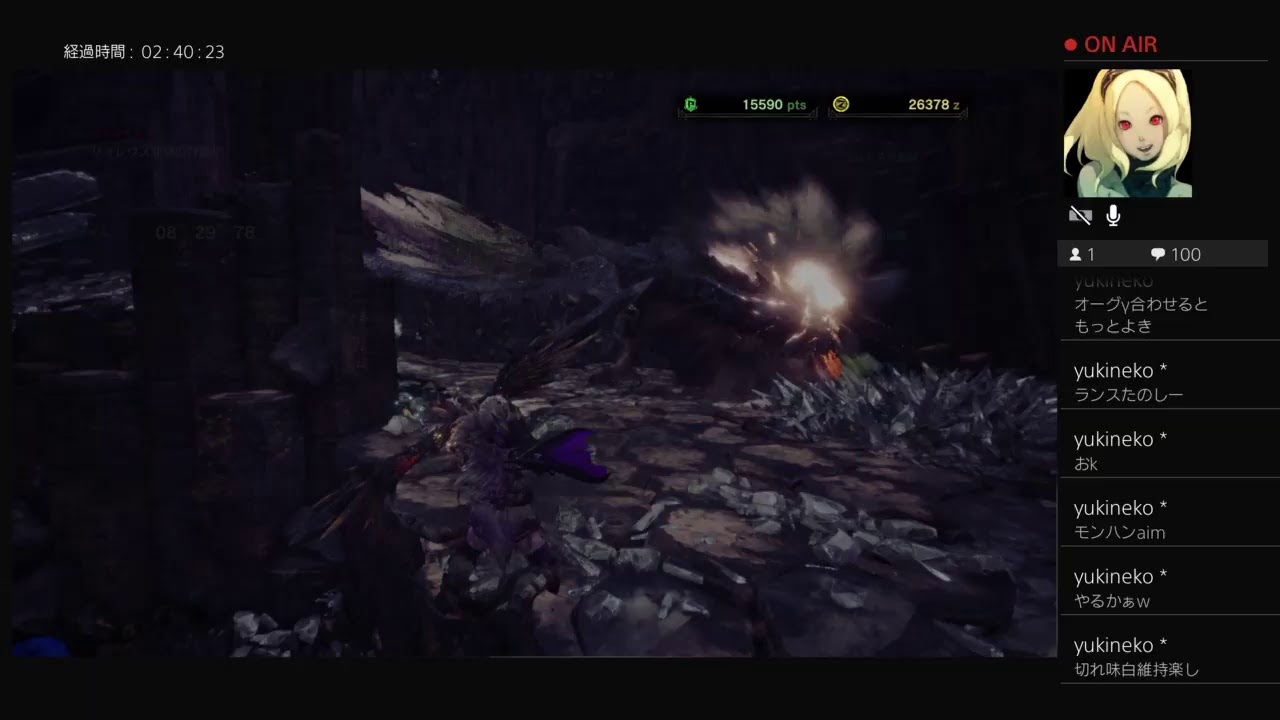Screen dimensions: 1280x720
Task: Select the green research points icon
Action: pos(692,105)
